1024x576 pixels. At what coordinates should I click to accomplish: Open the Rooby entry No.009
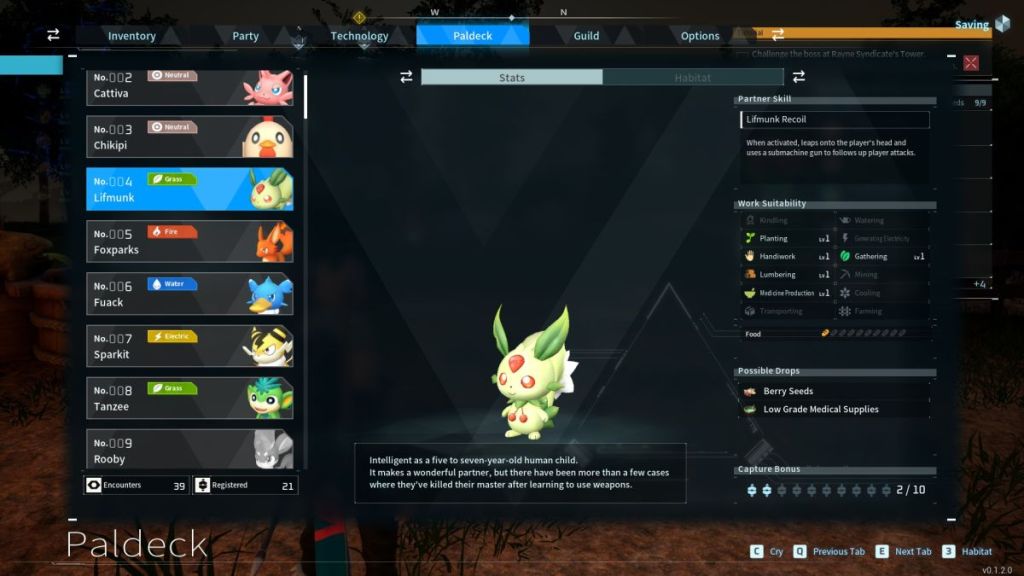[x=190, y=450]
